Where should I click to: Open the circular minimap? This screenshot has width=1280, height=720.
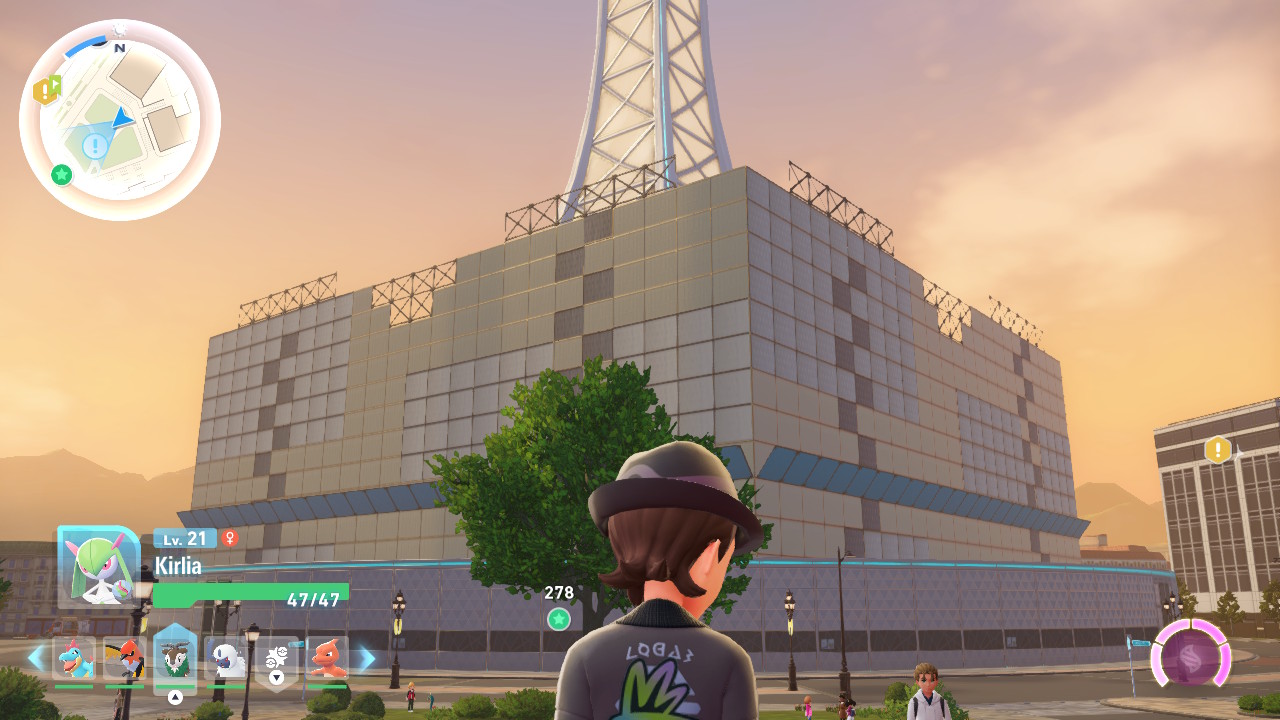120,119
